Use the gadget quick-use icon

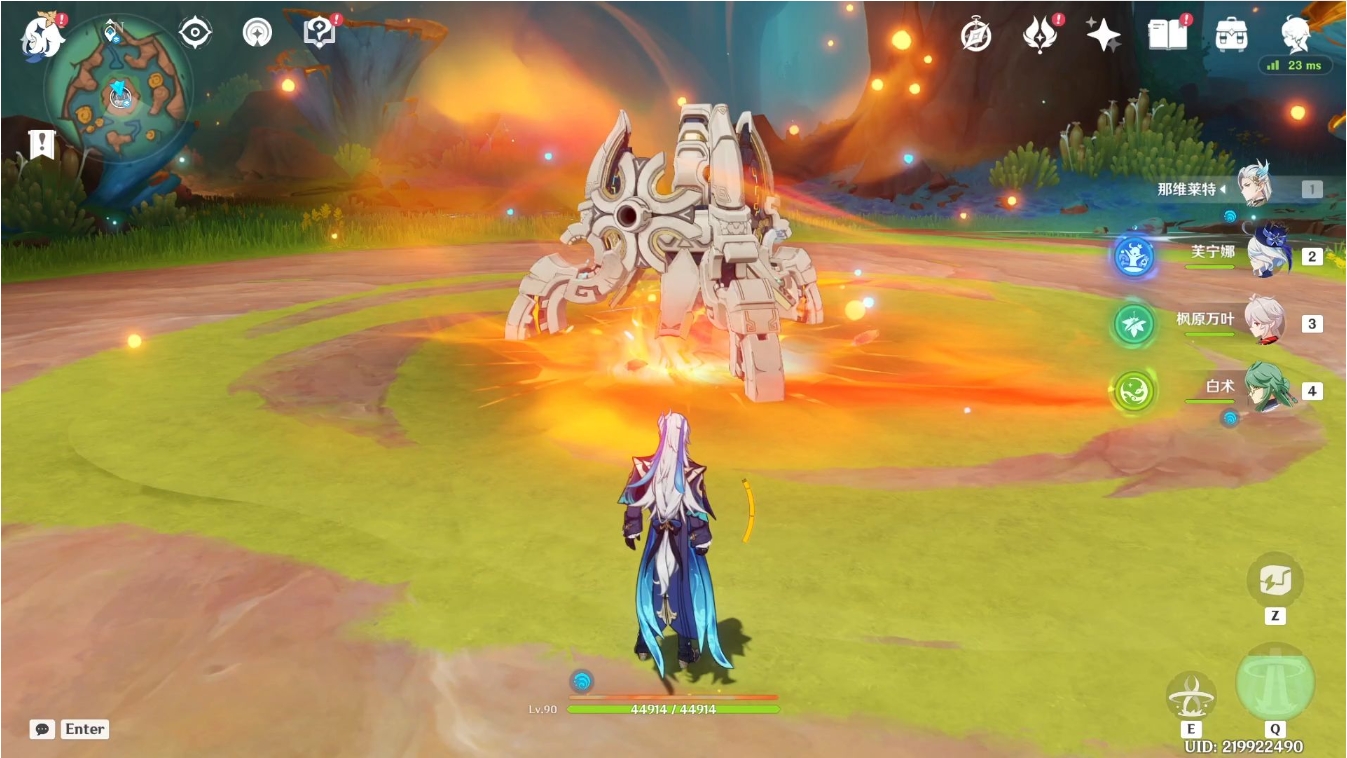click(1274, 578)
